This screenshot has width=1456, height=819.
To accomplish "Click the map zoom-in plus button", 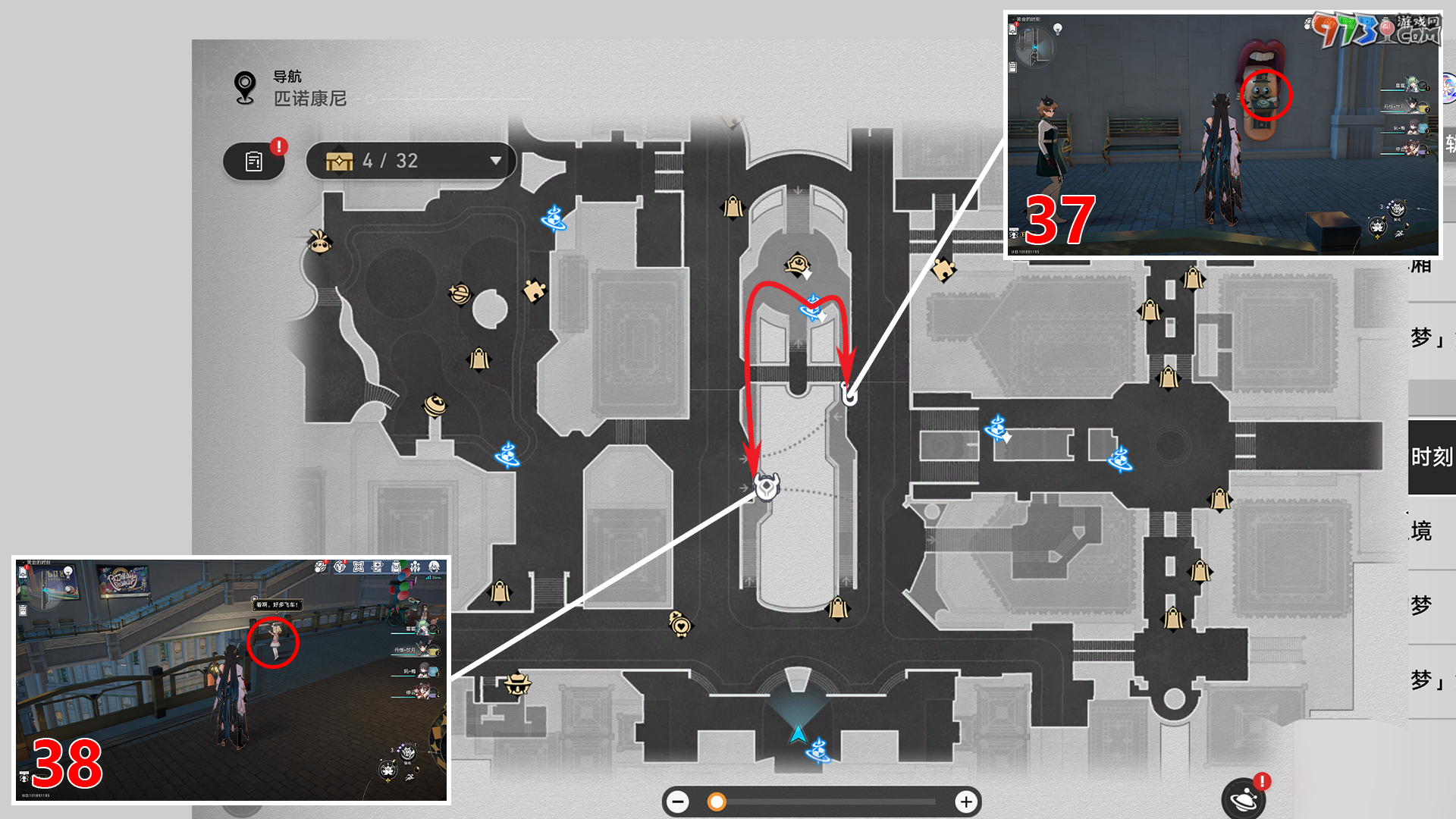I will [965, 802].
